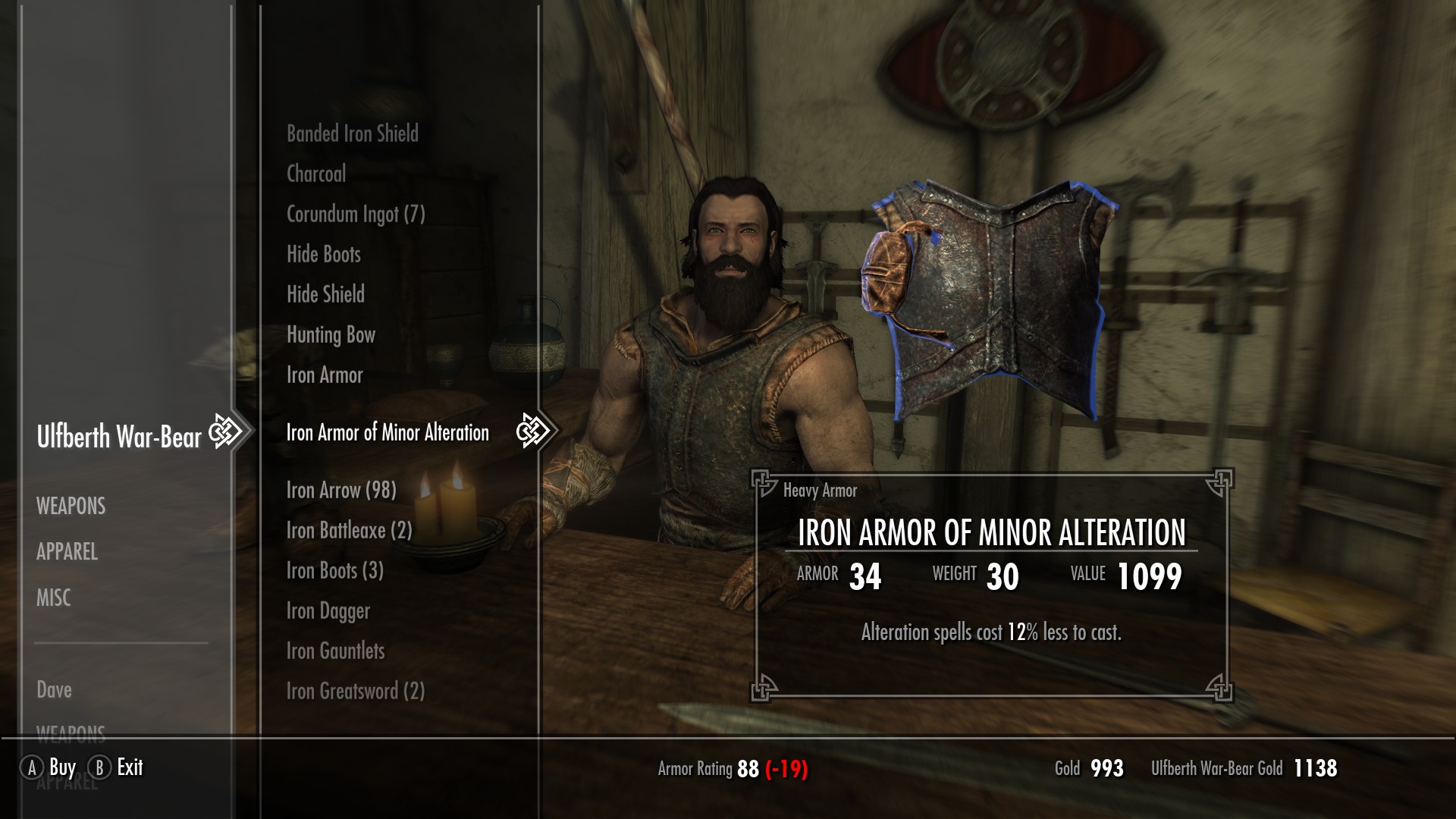Pick Iron Gauntlets from the item list

pos(335,651)
